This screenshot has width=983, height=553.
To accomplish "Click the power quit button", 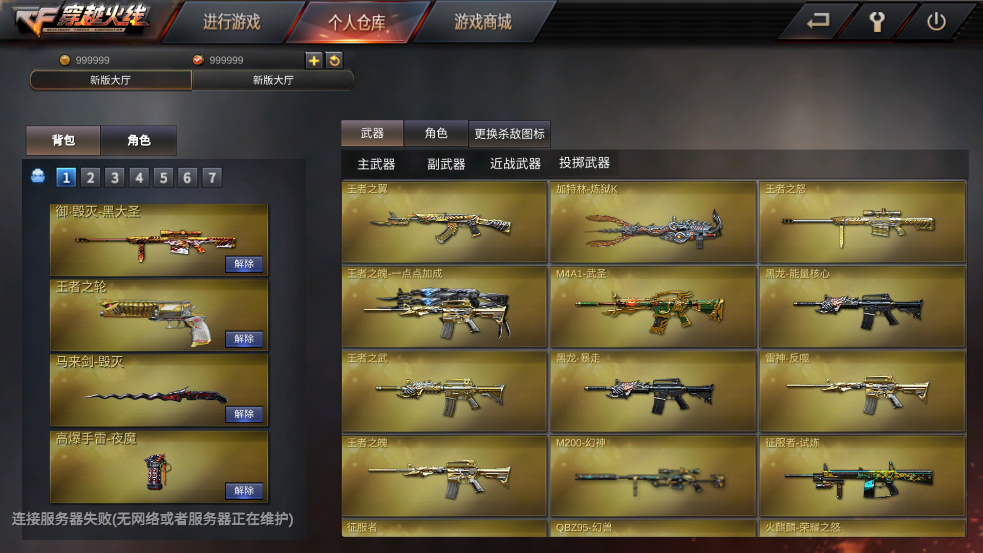I will [936, 21].
